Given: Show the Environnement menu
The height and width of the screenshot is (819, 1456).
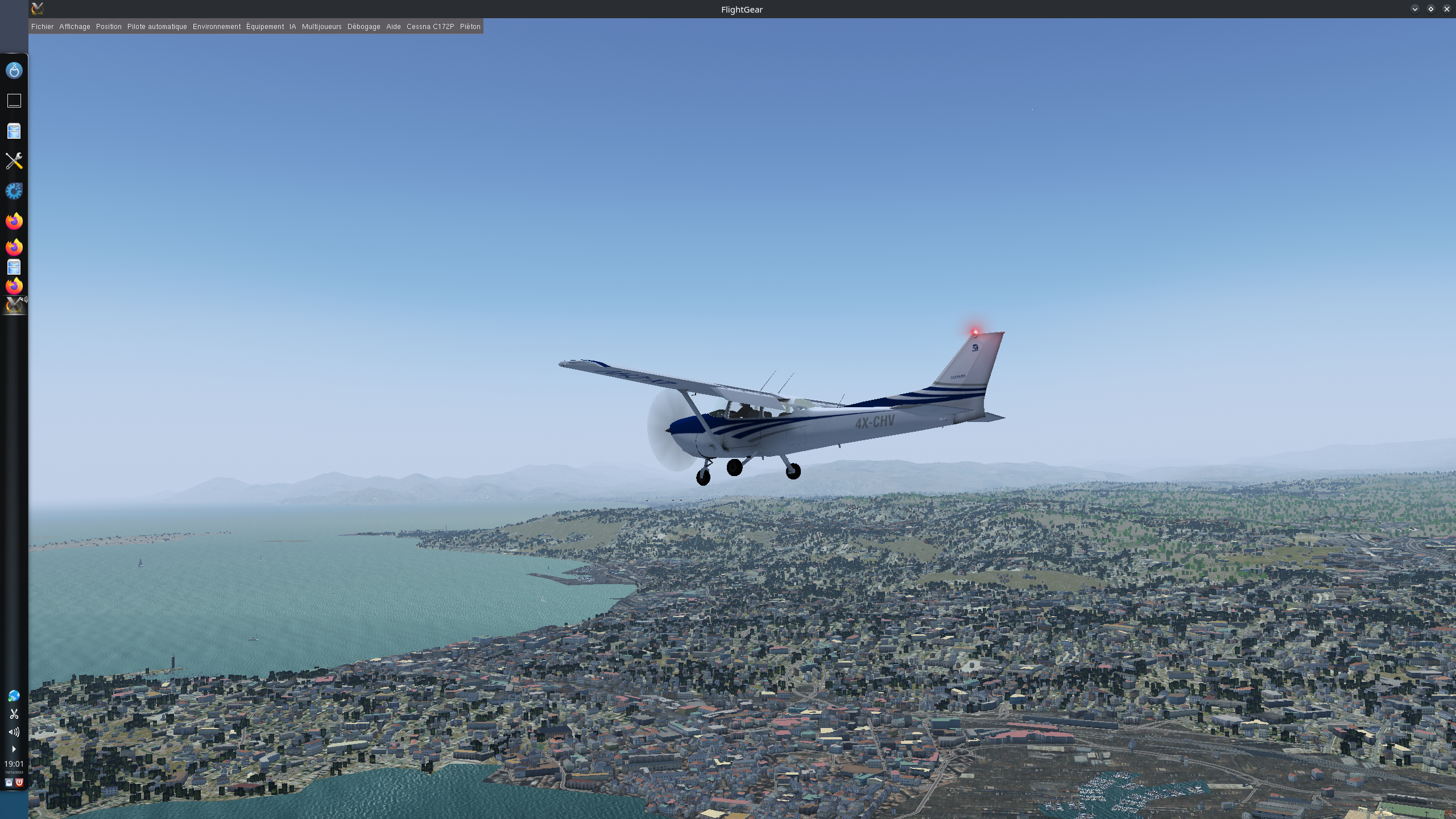Looking at the screenshot, I should [217, 27].
